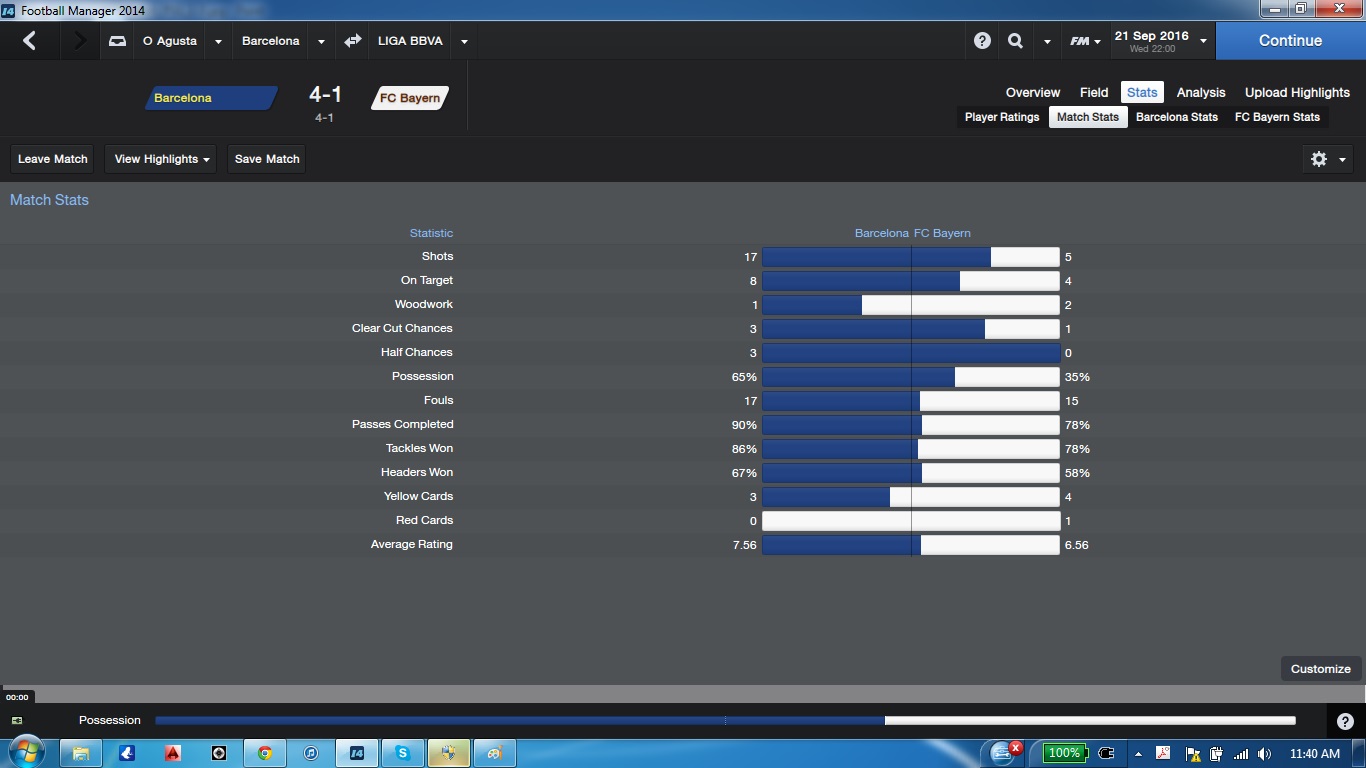Open the help question mark icon in the top bar

(982, 41)
